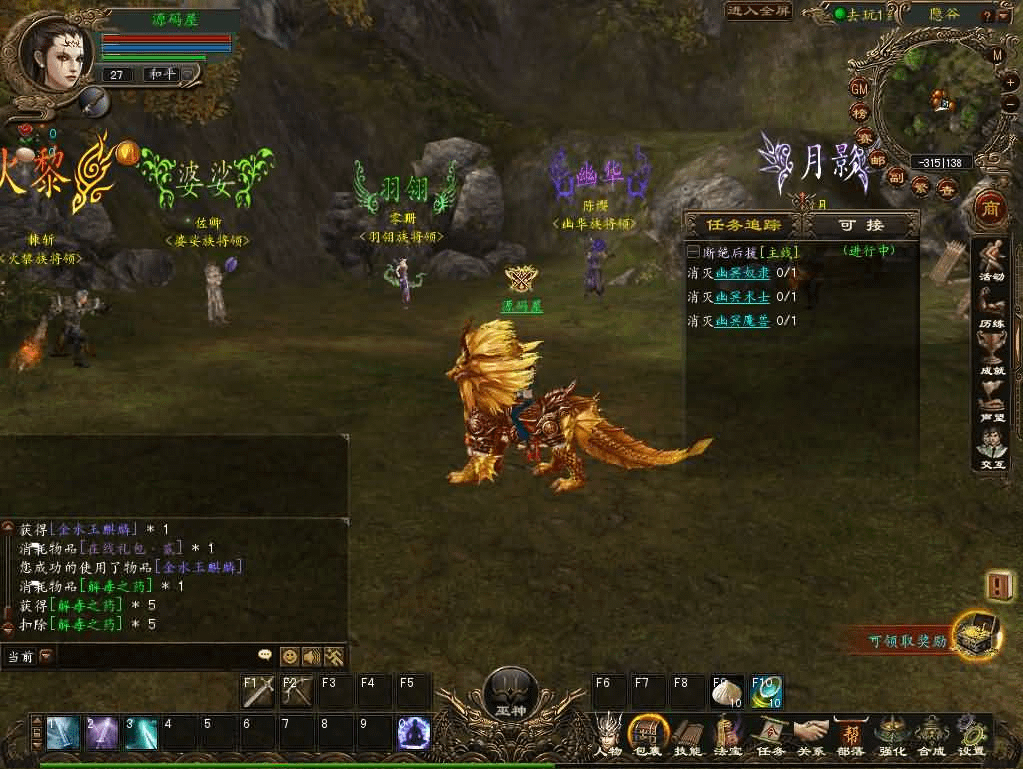Viewport: 1023px width, 769px height.
Task: Open the 任务 quest log
Action: click(x=770, y=735)
